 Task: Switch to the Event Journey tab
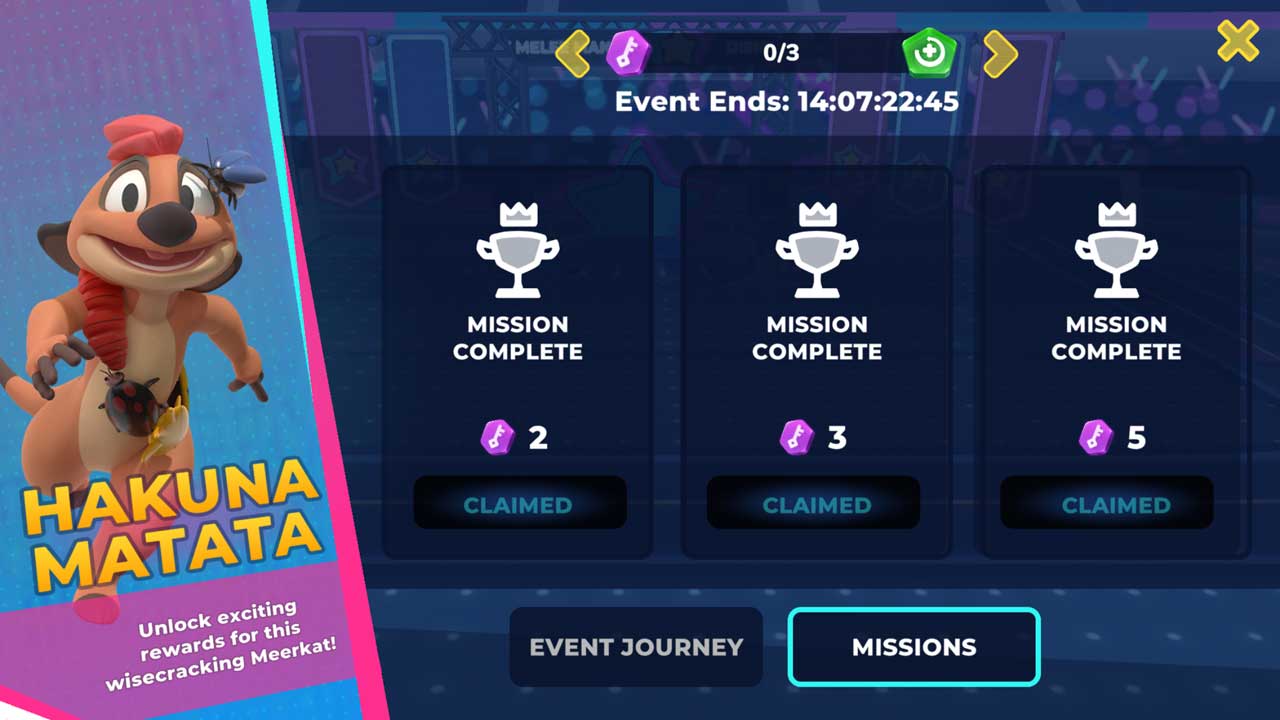click(x=635, y=647)
